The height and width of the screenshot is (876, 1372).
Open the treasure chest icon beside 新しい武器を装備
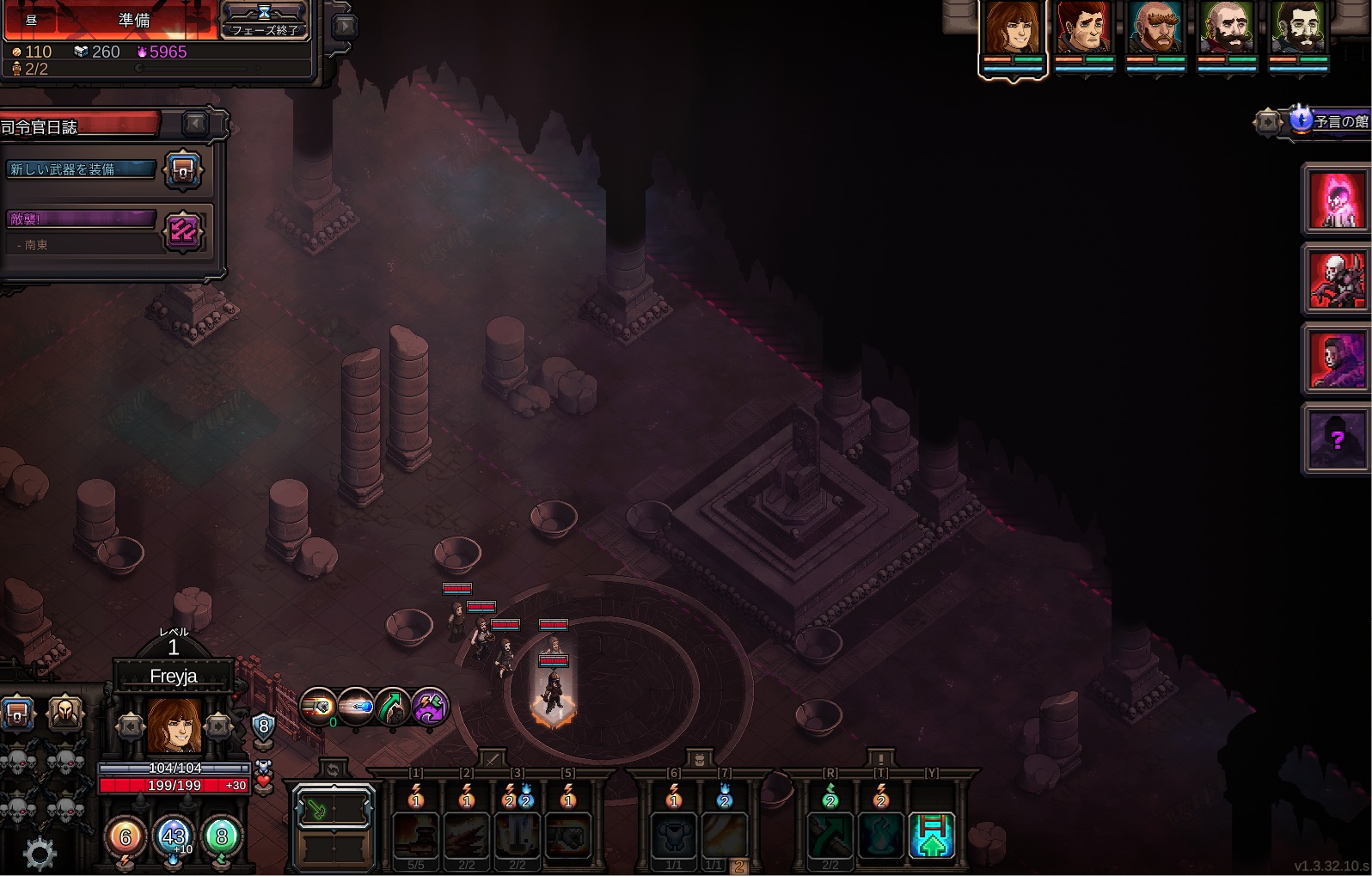[x=183, y=170]
